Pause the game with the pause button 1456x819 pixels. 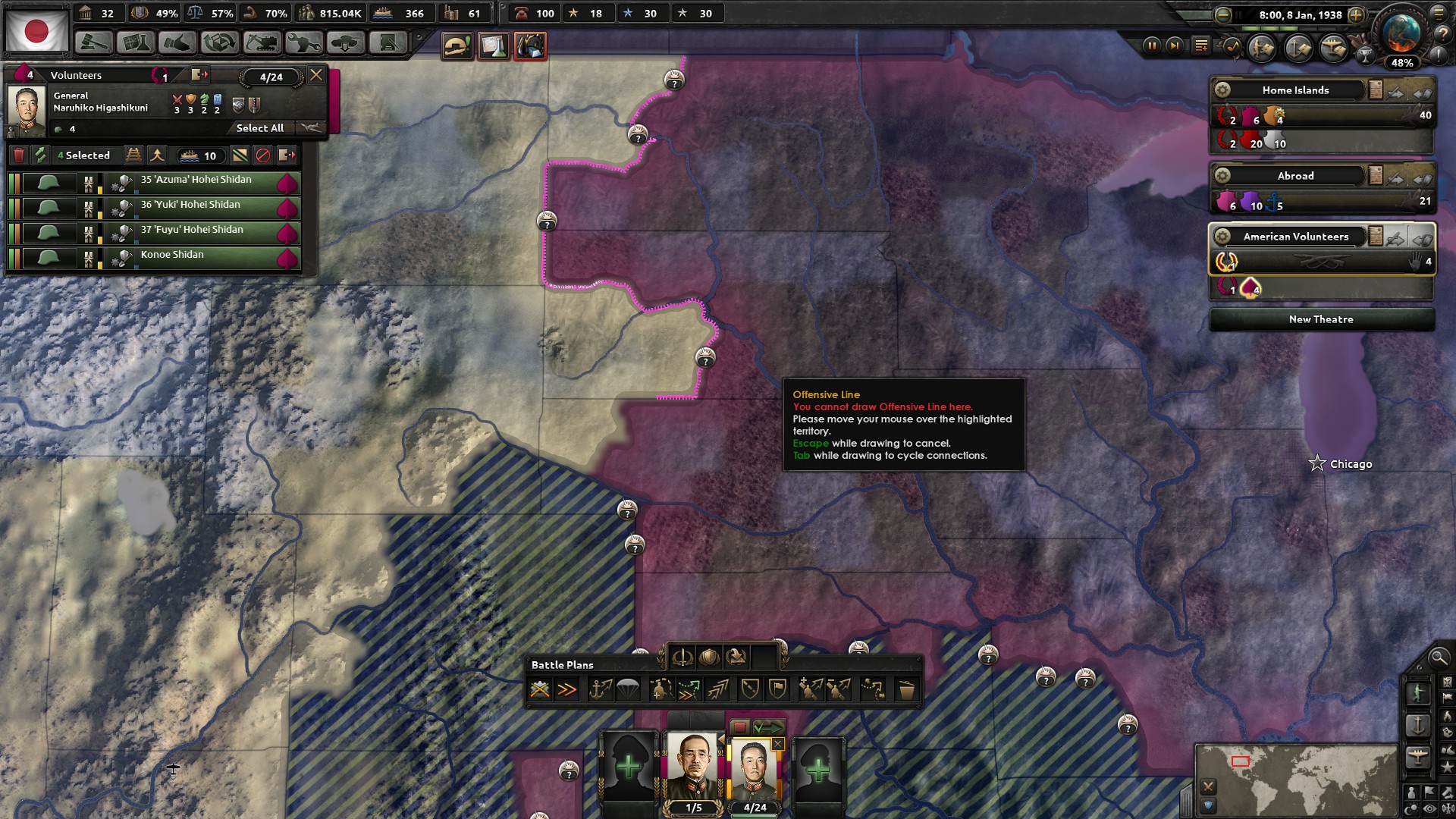pos(1151,46)
